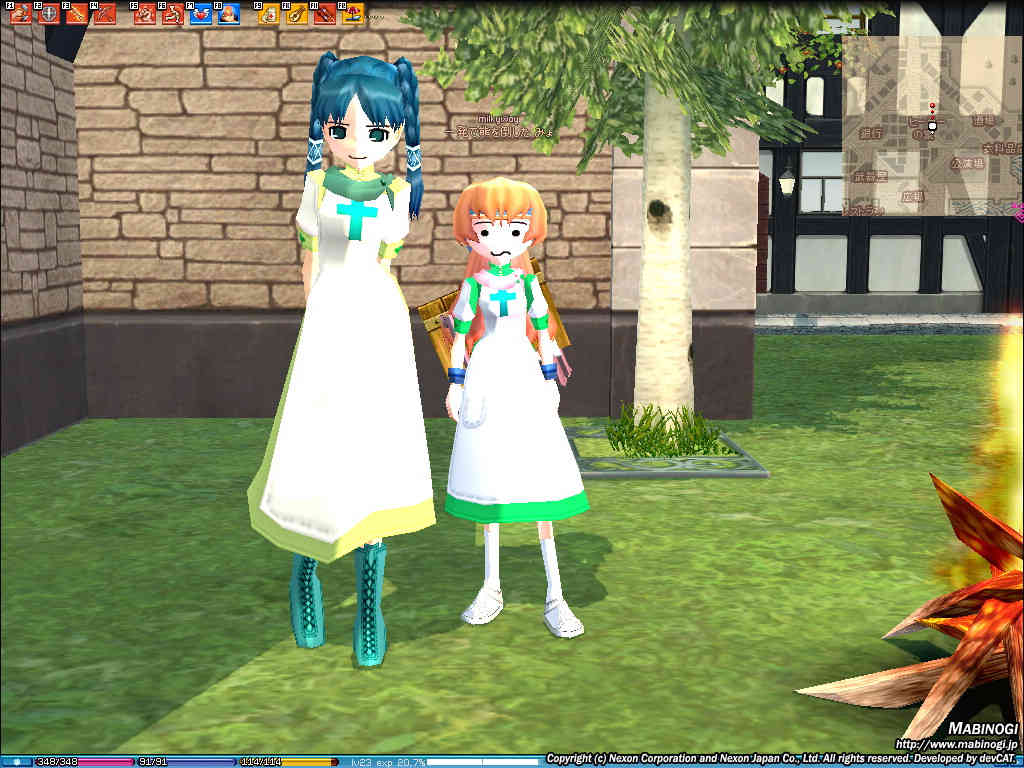This screenshot has height=768, width=1024.
Task: Click the white player marker on minimap
Action: [x=932, y=127]
